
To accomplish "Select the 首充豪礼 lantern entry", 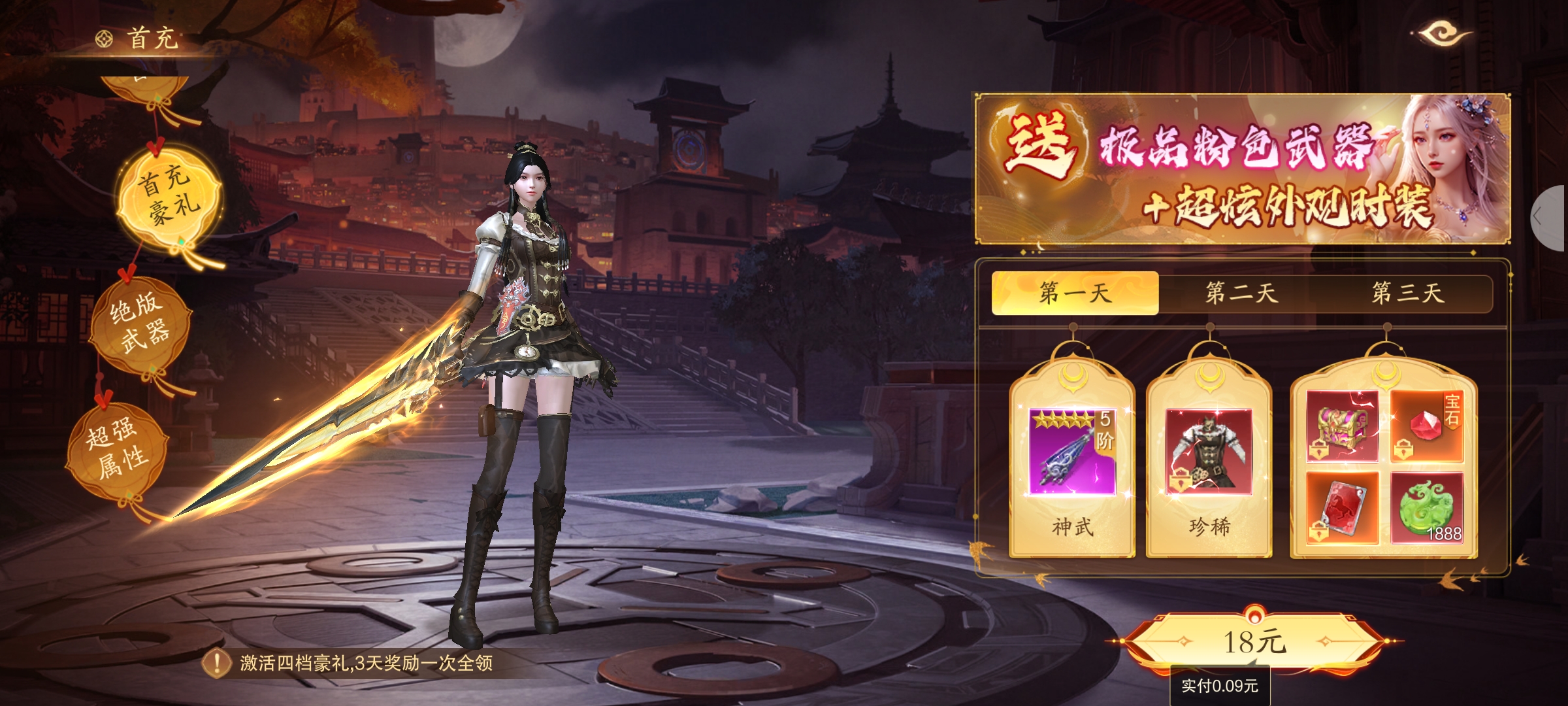I will coord(169,195).
